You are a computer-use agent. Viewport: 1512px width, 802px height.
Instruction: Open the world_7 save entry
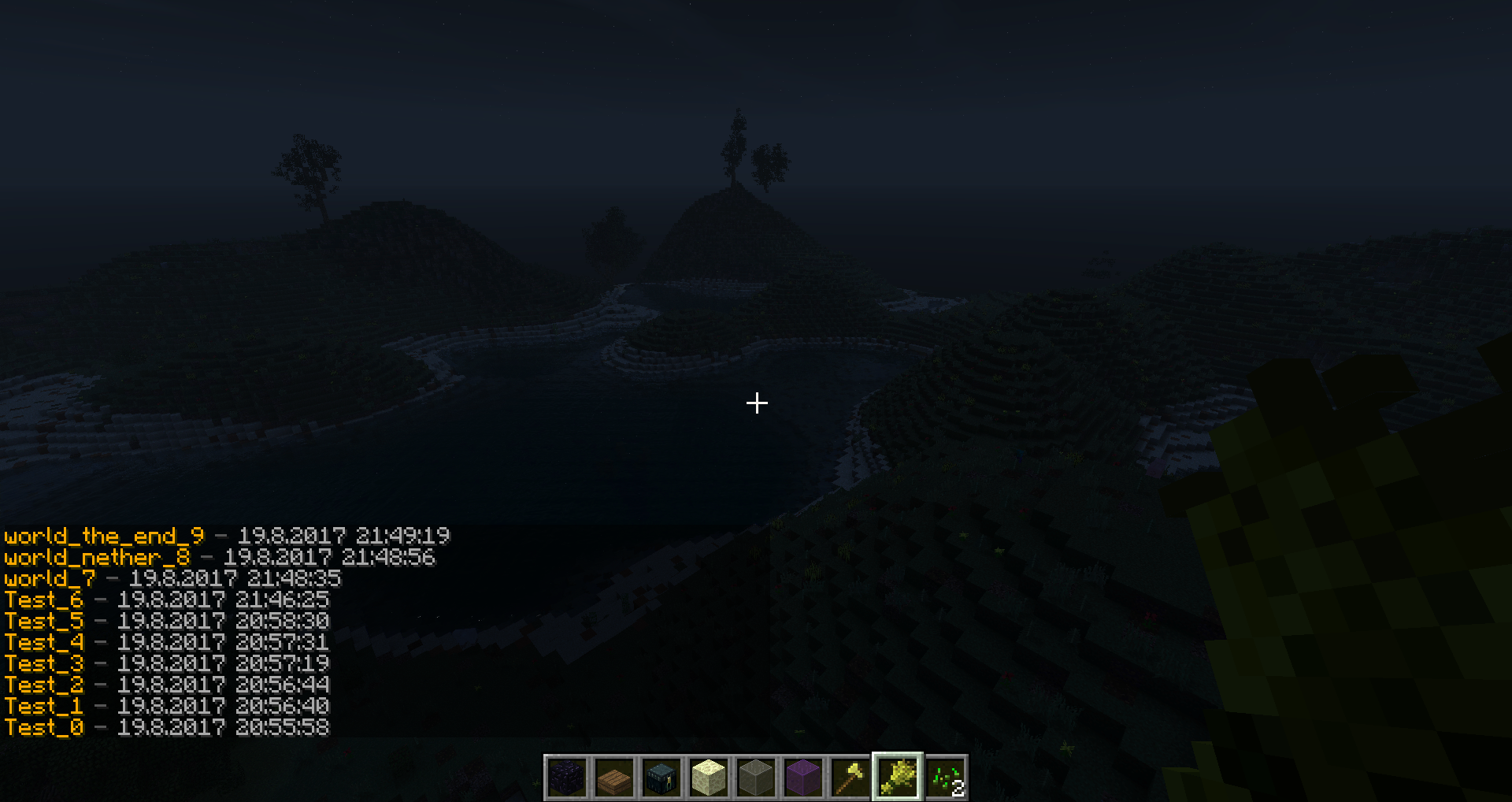tap(49, 579)
